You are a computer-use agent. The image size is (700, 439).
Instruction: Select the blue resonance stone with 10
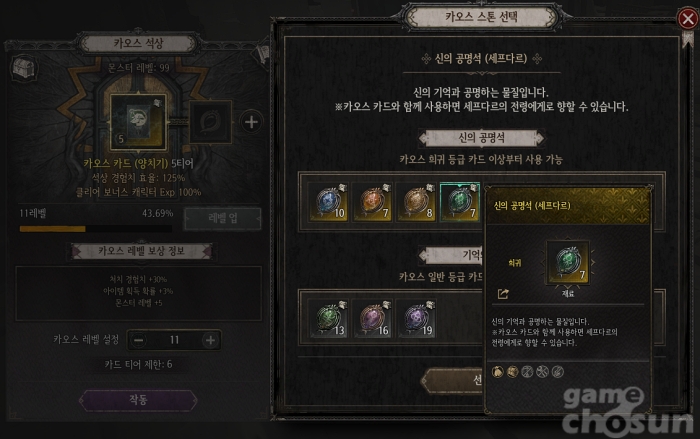click(328, 201)
